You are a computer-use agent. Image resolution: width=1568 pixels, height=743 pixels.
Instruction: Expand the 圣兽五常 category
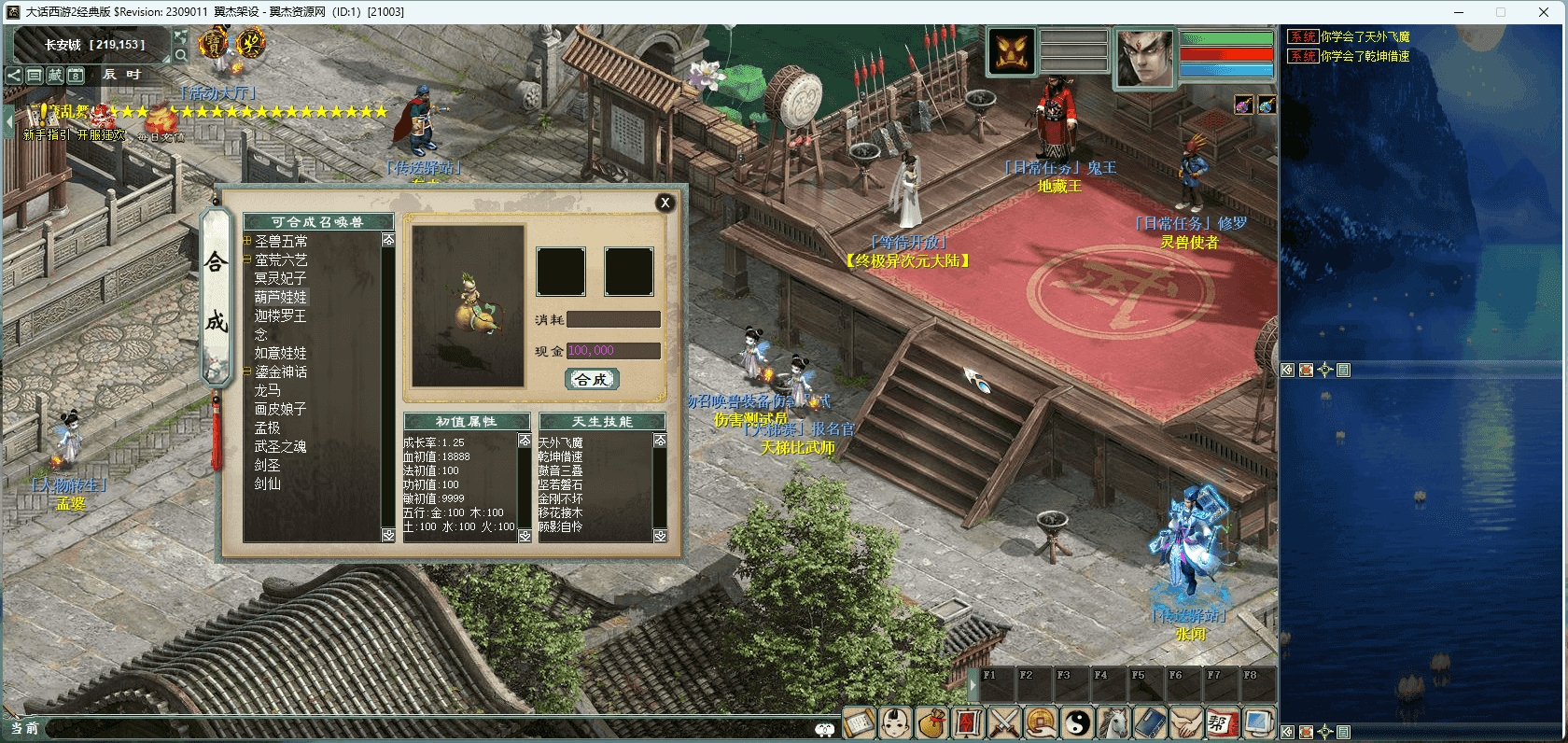[247, 241]
